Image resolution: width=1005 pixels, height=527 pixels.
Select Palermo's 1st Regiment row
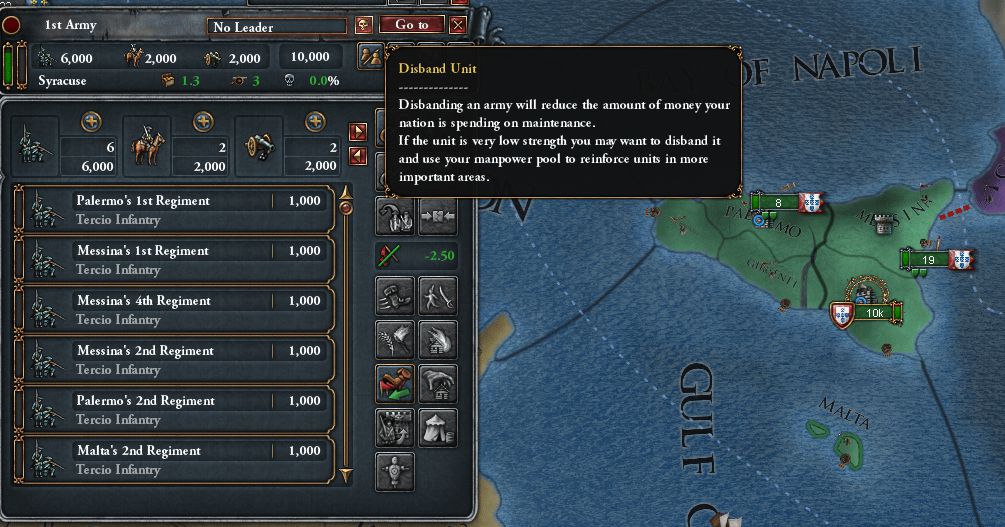(x=175, y=209)
